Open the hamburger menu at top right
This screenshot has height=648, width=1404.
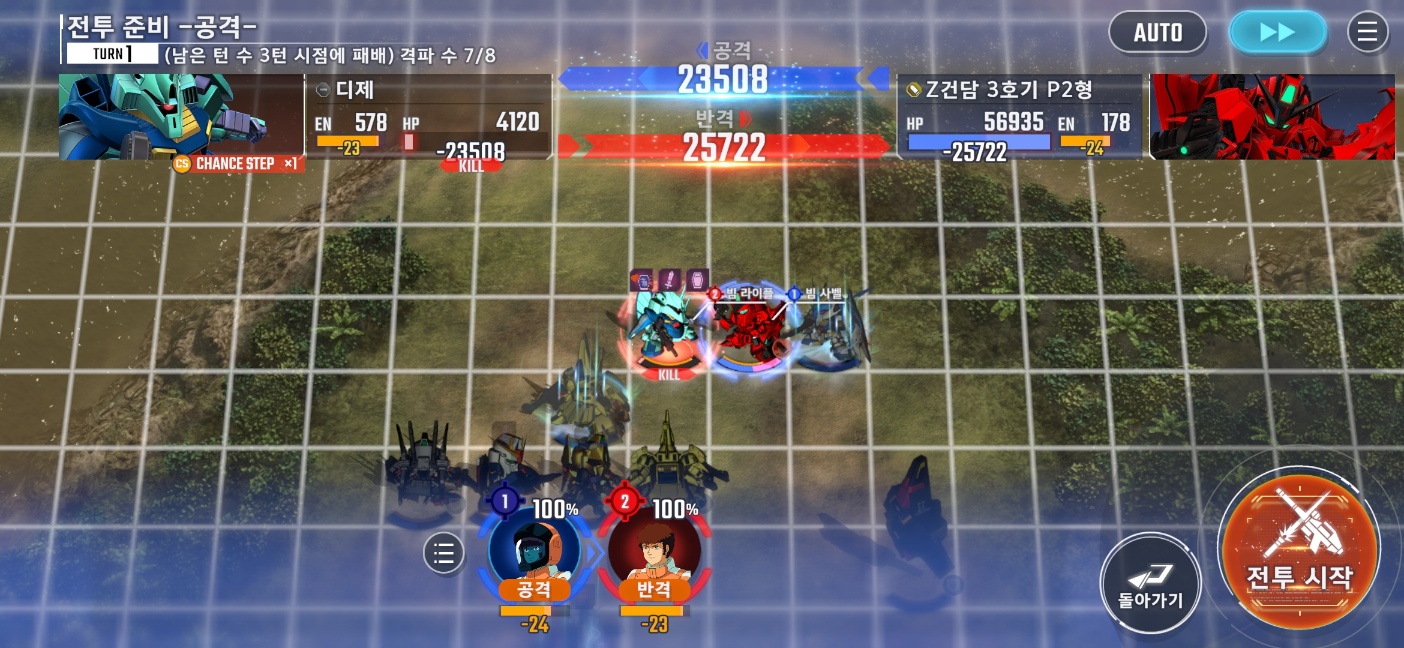[x=1367, y=32]
